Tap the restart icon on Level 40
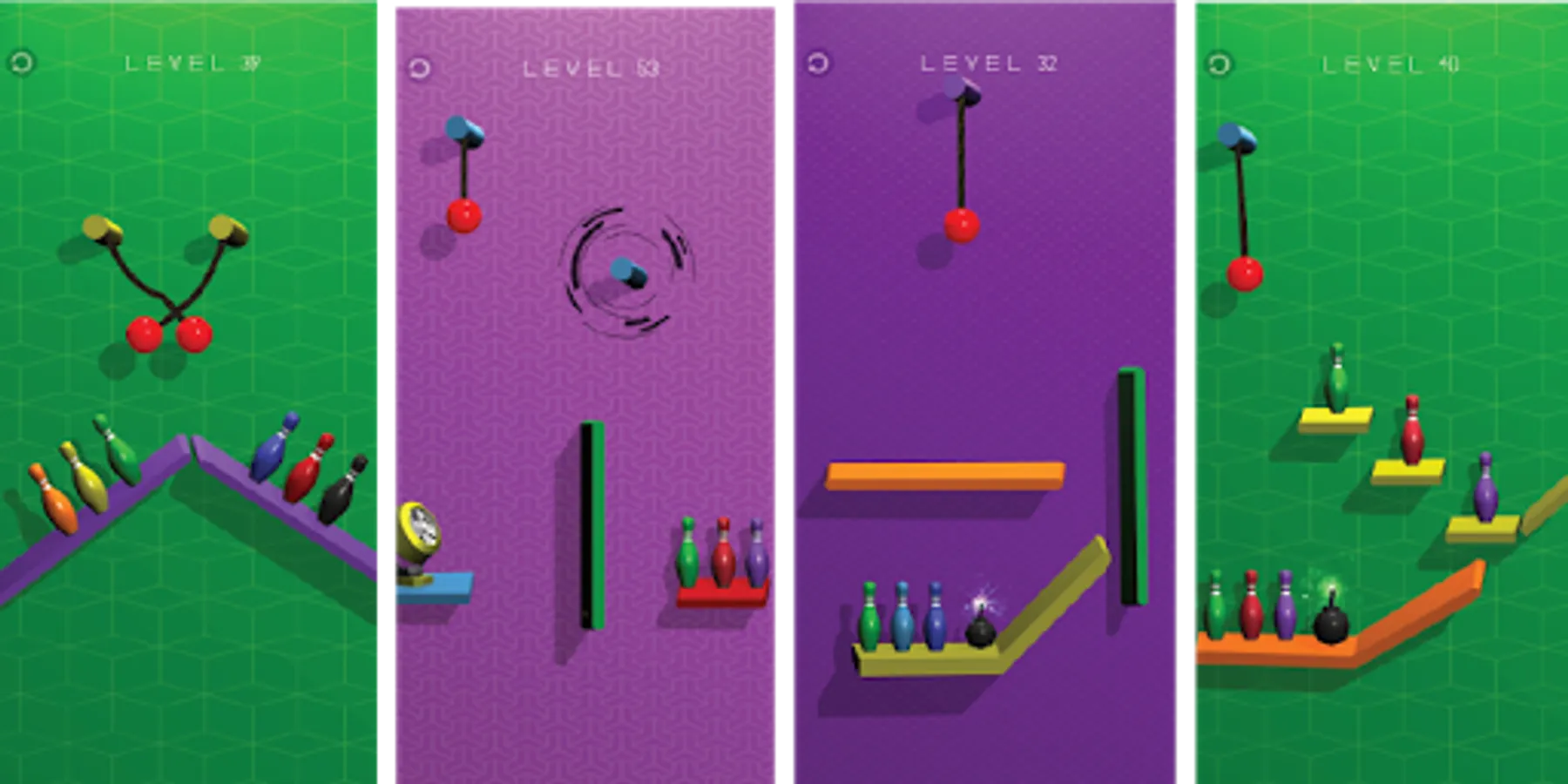The width and height of the screenshot is (1568, 784). tap(1217, 64)
